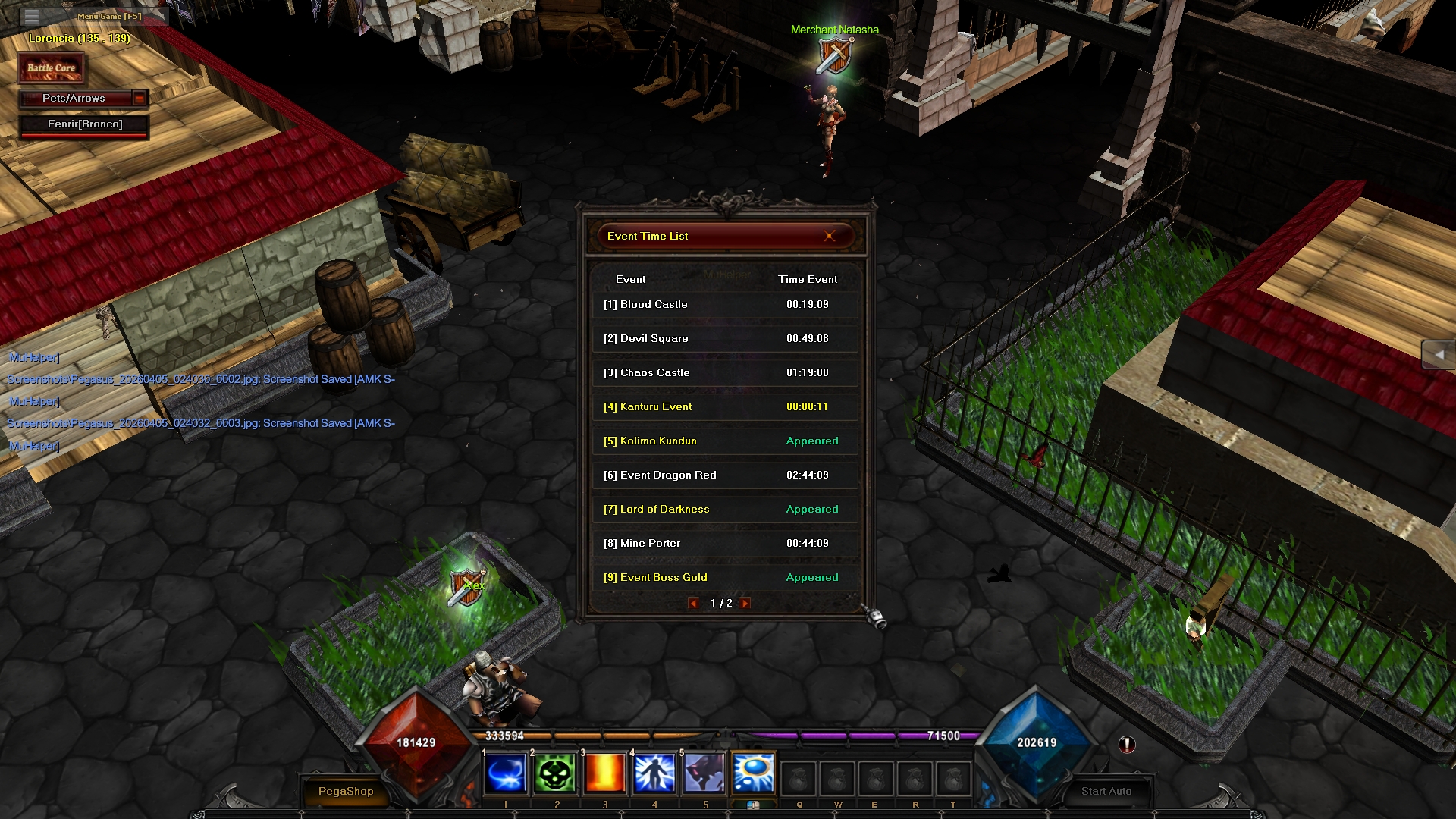Select the Event Dragon Red row

pos(724,475)
